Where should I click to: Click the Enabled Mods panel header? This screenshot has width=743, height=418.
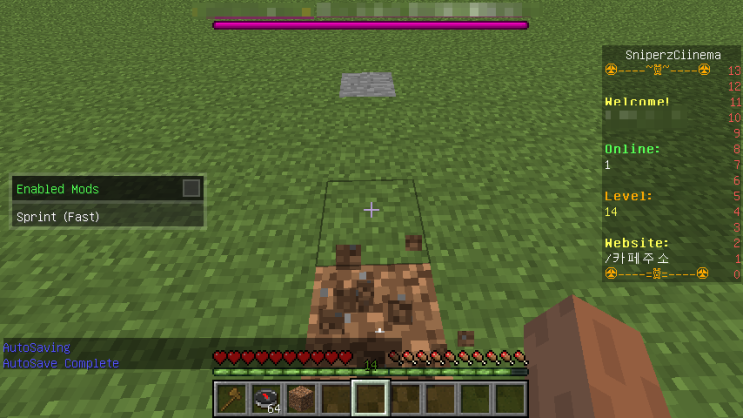(x=95, y=188)
